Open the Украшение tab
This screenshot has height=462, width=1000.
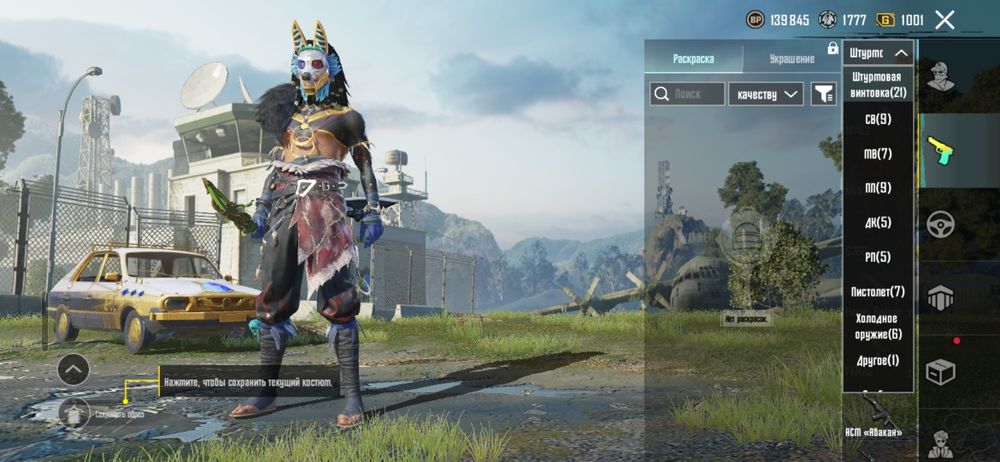(x=791, y=59)
